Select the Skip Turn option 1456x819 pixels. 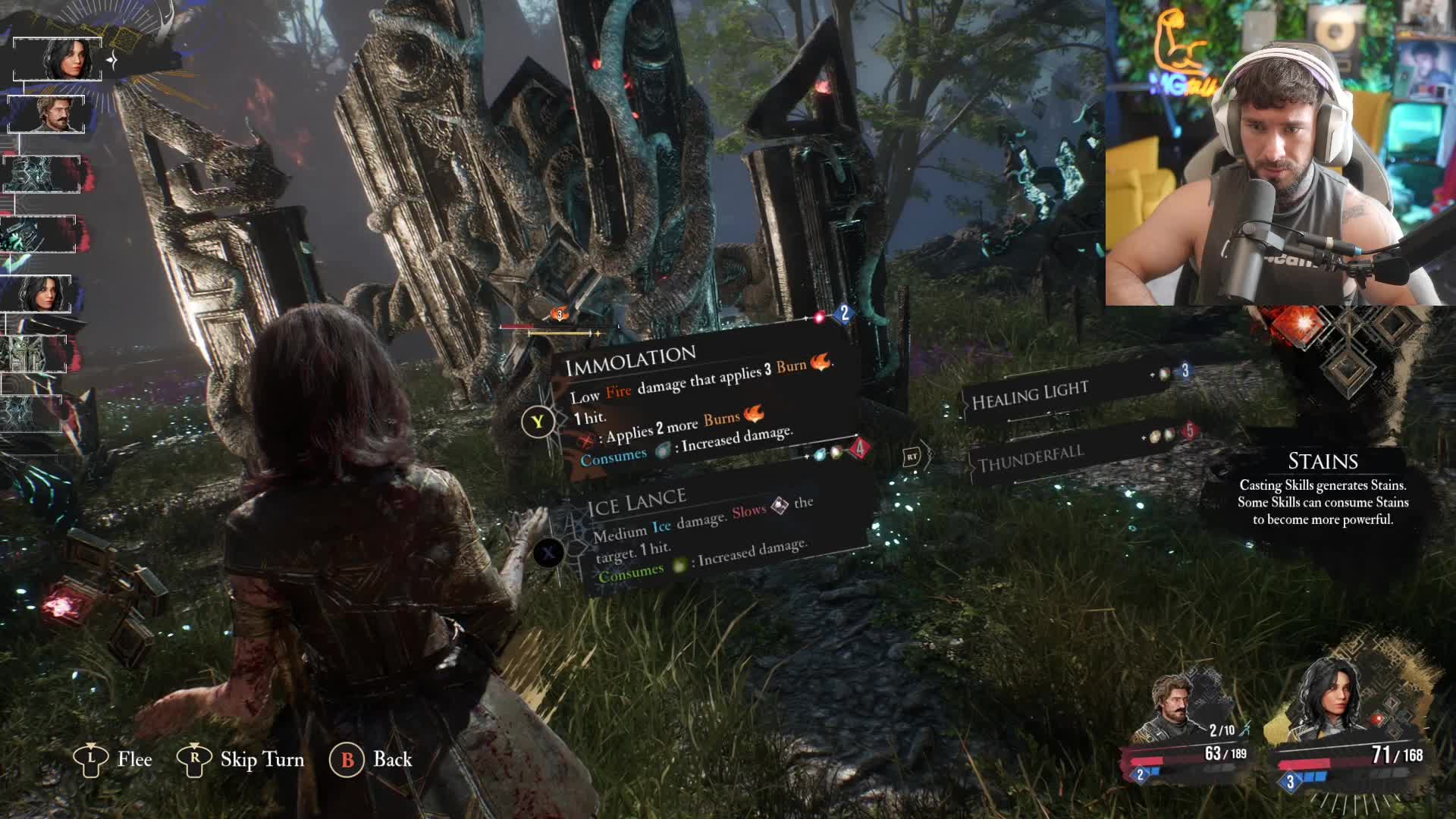point(241,759)
